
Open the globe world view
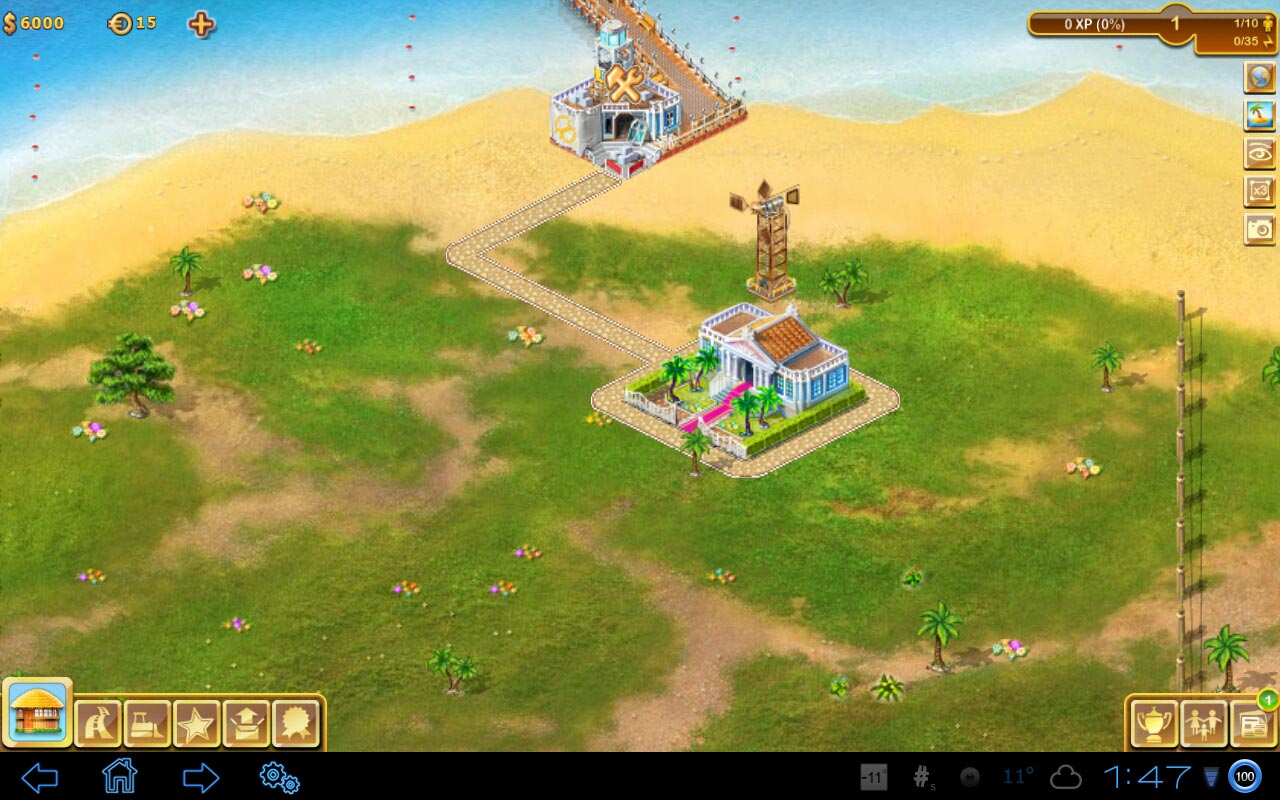(x=1259, y=77)
